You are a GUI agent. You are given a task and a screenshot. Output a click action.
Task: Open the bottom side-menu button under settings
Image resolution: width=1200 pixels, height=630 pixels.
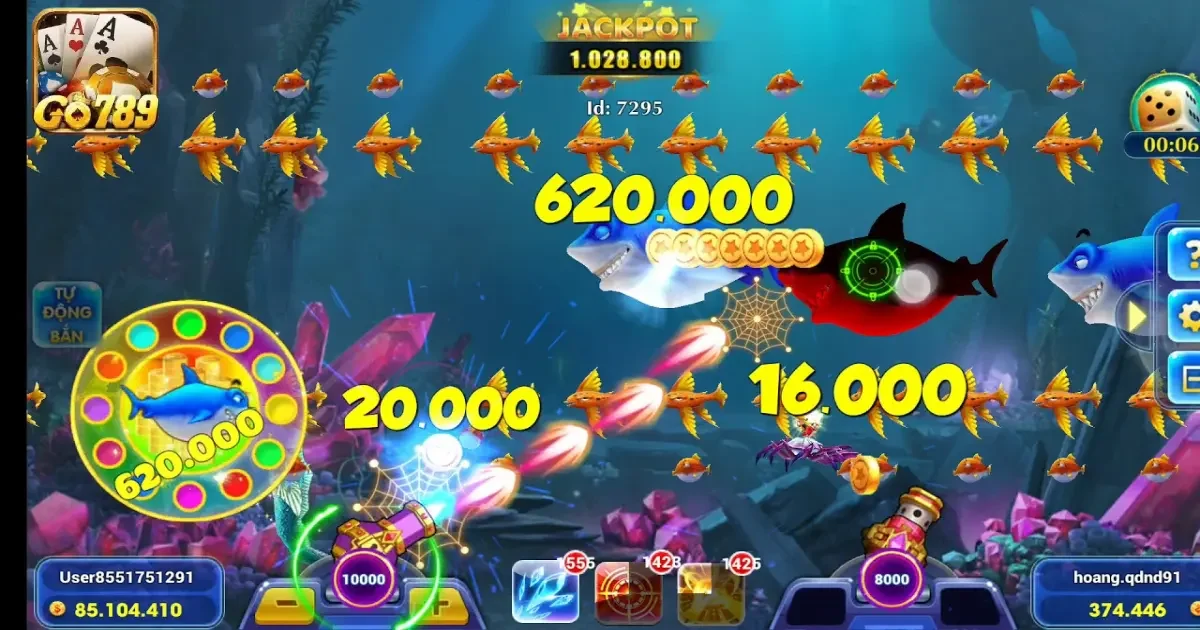(1186, 378)
